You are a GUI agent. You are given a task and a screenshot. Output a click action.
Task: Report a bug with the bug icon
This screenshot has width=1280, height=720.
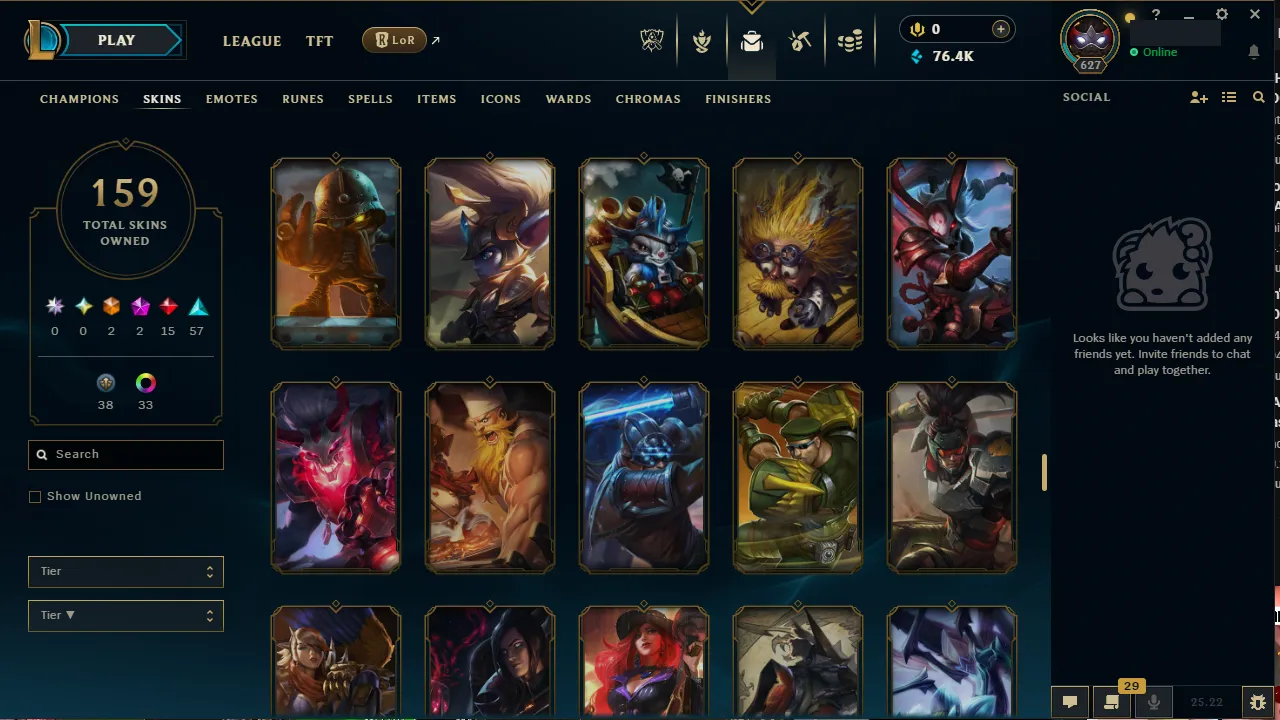click(1258, 702)
